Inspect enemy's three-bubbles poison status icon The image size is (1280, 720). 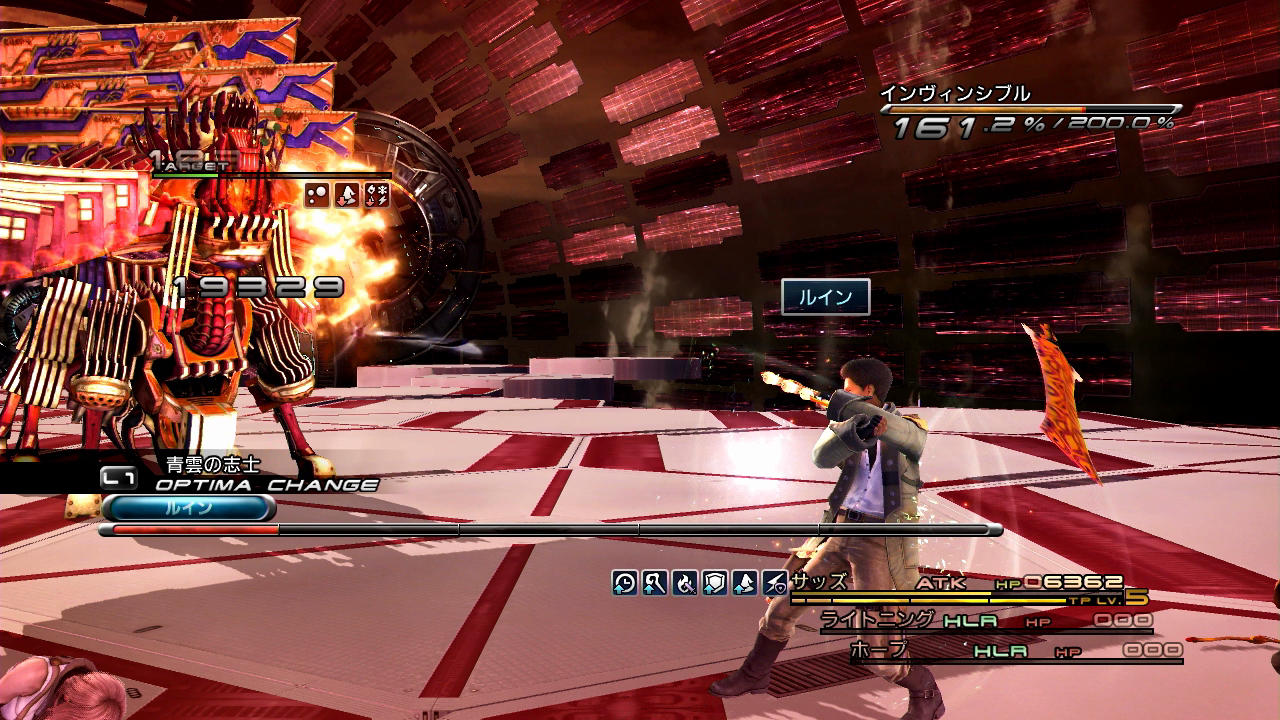coord(317,195)
